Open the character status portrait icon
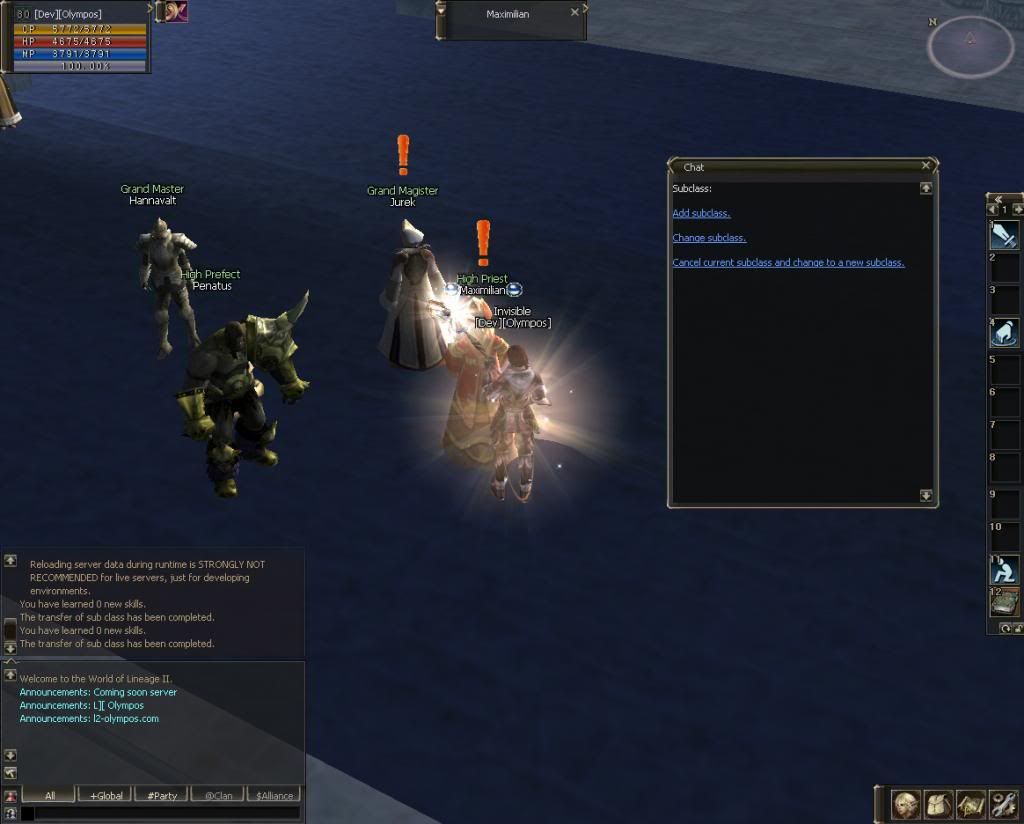 [x=907, y=804]
